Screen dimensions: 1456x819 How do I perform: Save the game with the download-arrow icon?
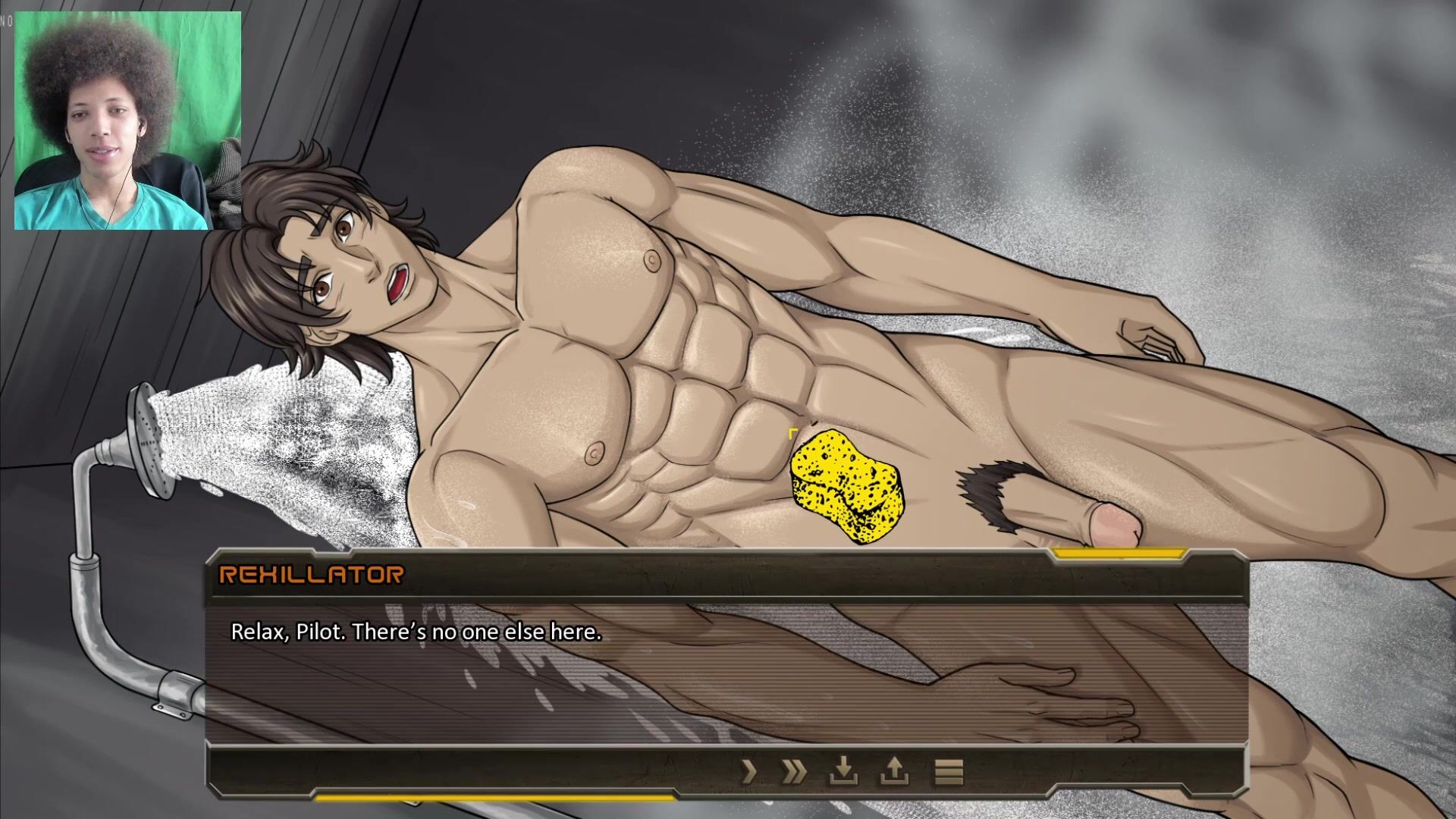pos(843,772)
